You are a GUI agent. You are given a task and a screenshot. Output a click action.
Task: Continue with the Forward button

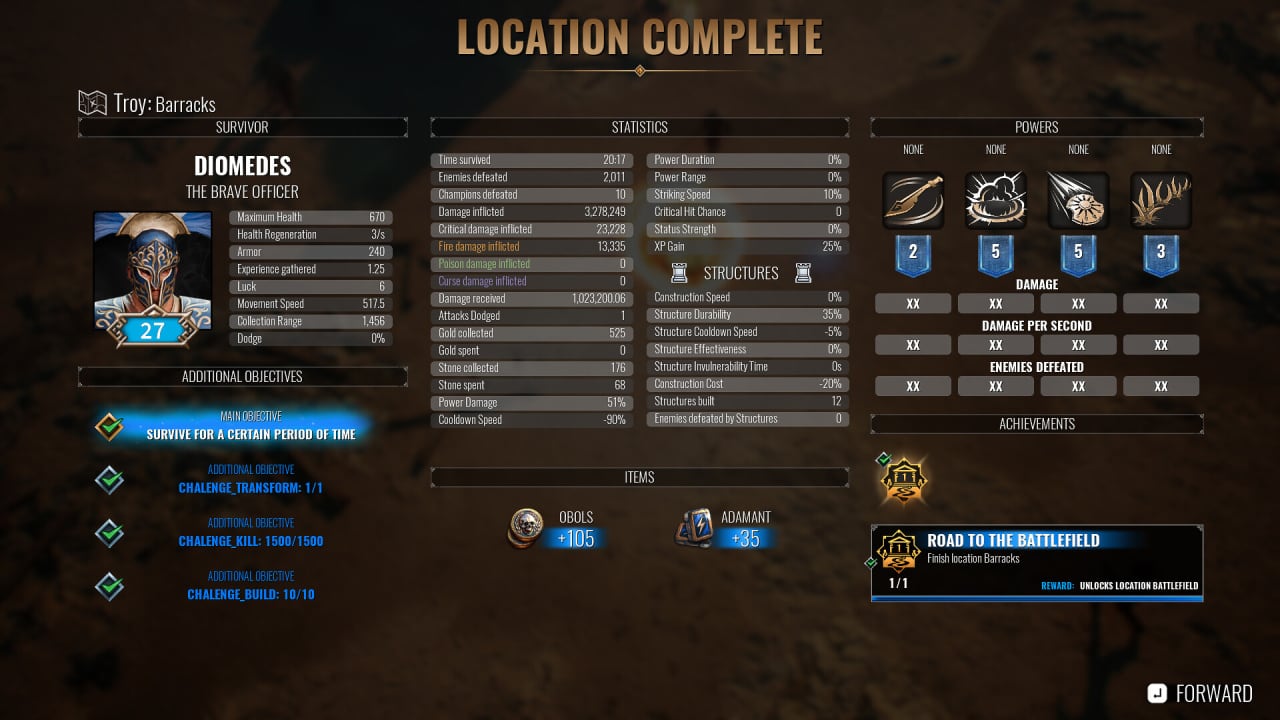[x=1200, y=693]
